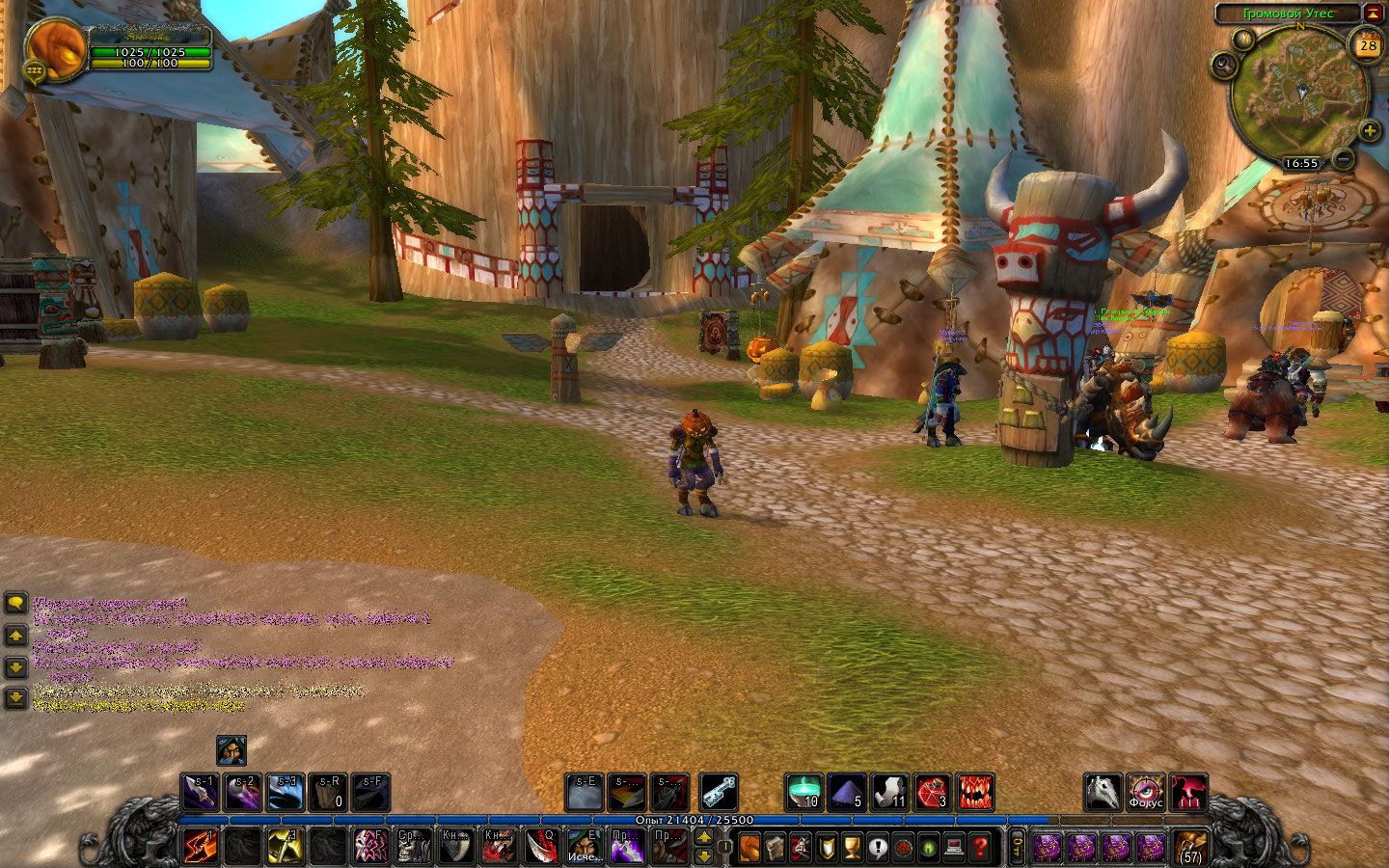
Task: Switch action bar page with the up arrow
Action: (x=705, y=837)
